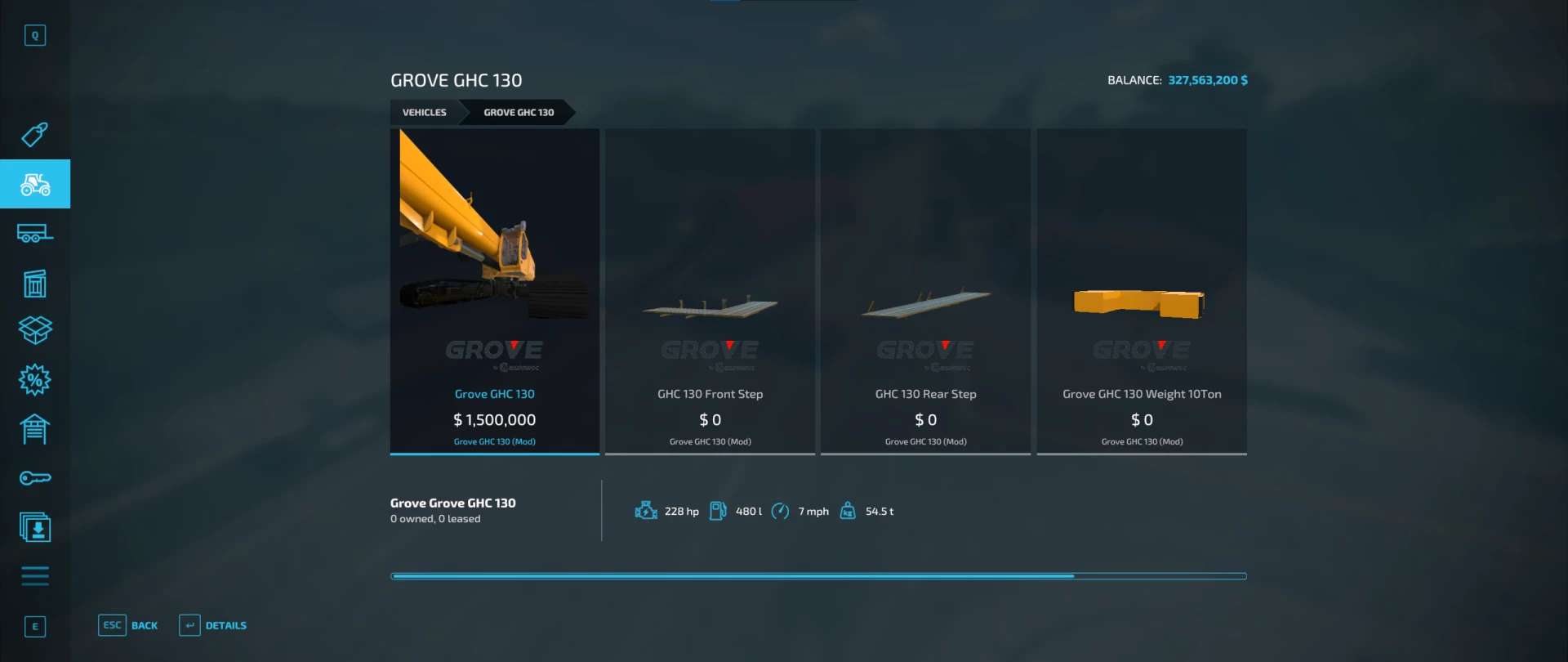Open the price tag sidebar category

(34, 135)
